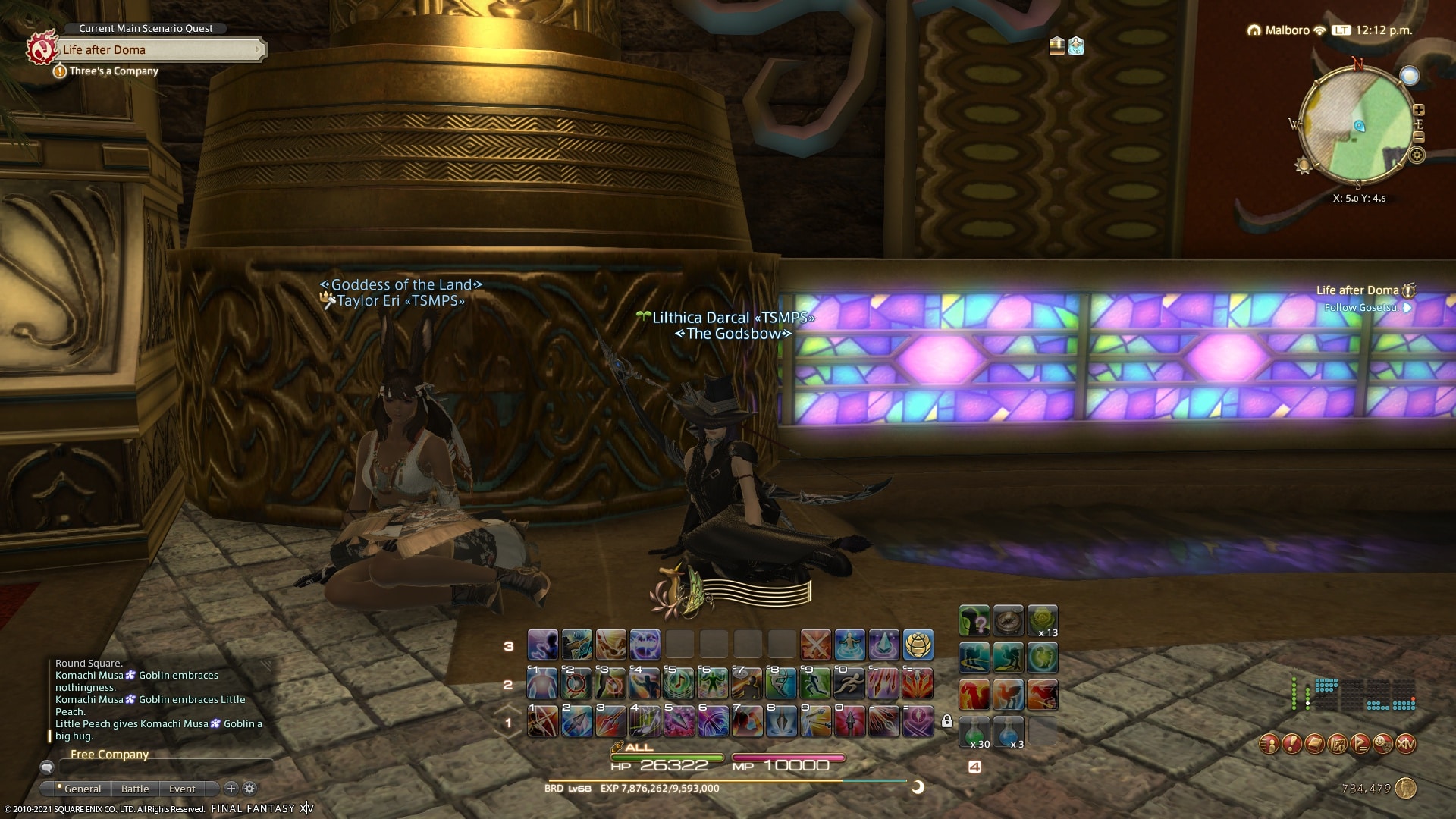Click the Follow Gosetsu quest objective
This screenshot has height=819, width=1456.
[1361, 308]
